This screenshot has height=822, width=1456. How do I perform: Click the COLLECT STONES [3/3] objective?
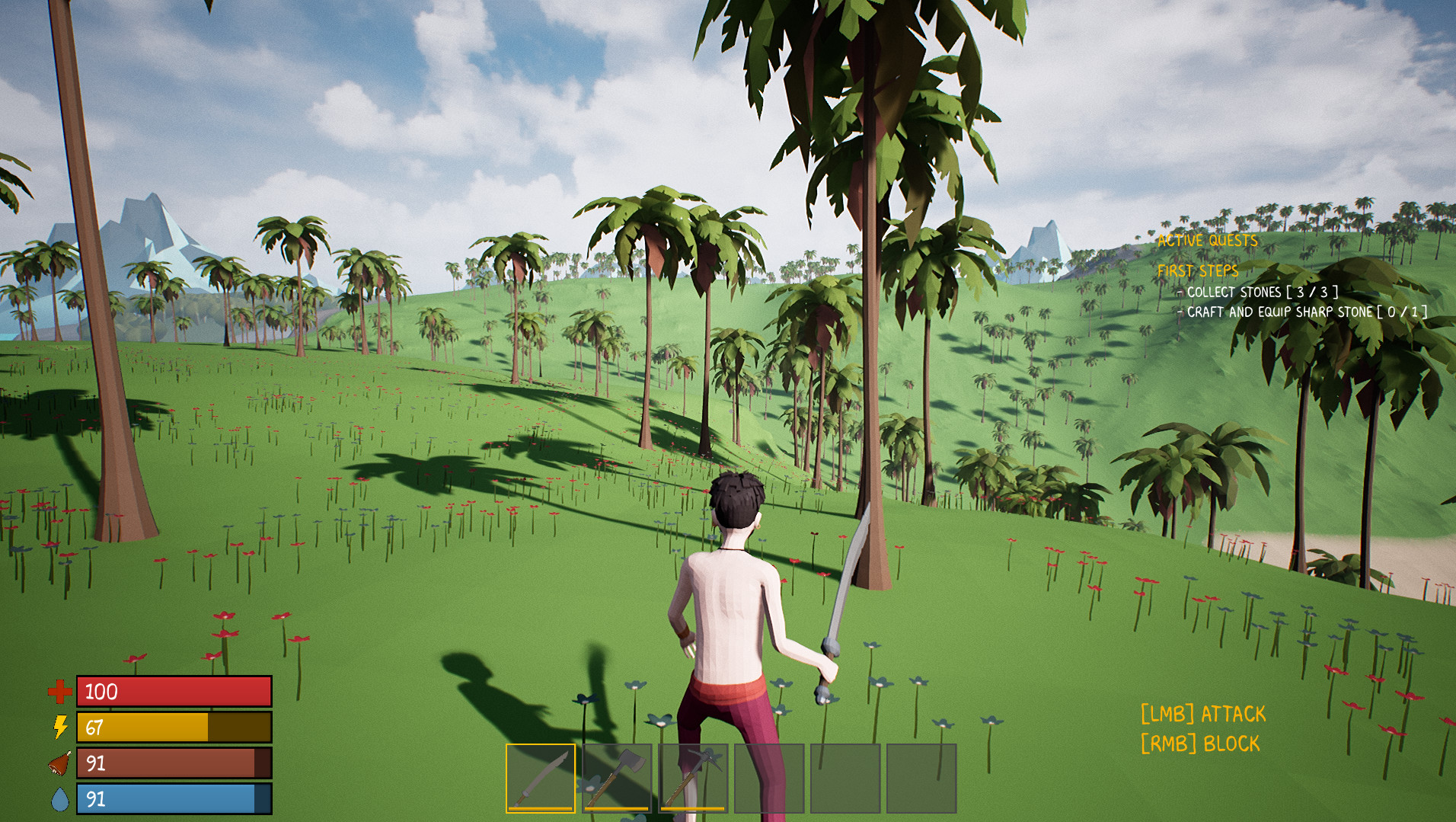coord(1259,292)
